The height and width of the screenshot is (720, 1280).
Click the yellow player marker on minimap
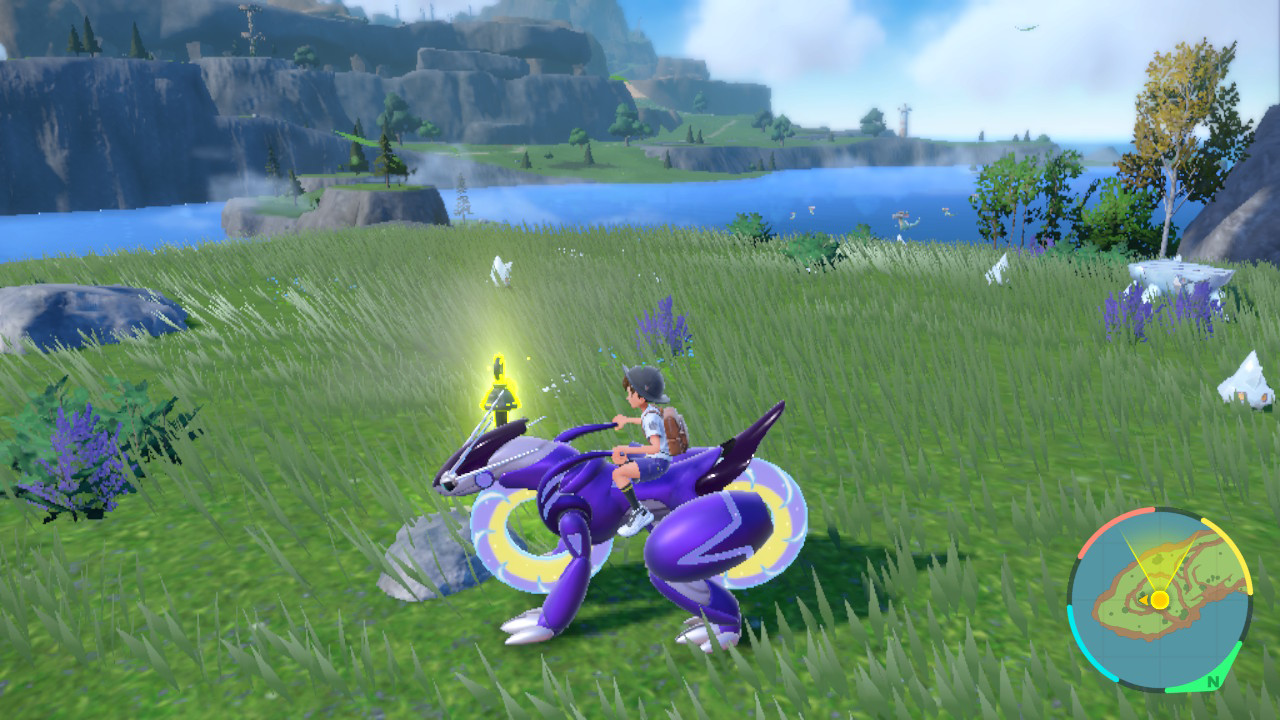tap(1159, 600)
